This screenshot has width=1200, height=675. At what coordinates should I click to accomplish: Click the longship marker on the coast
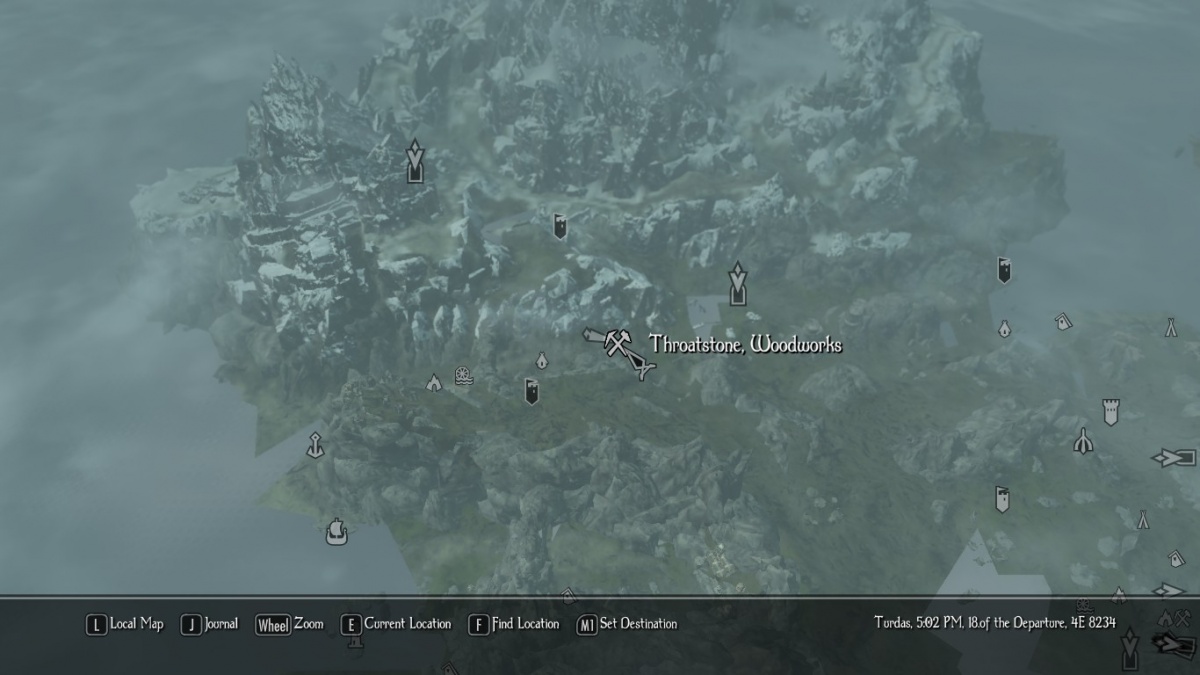tap(337, 531)
